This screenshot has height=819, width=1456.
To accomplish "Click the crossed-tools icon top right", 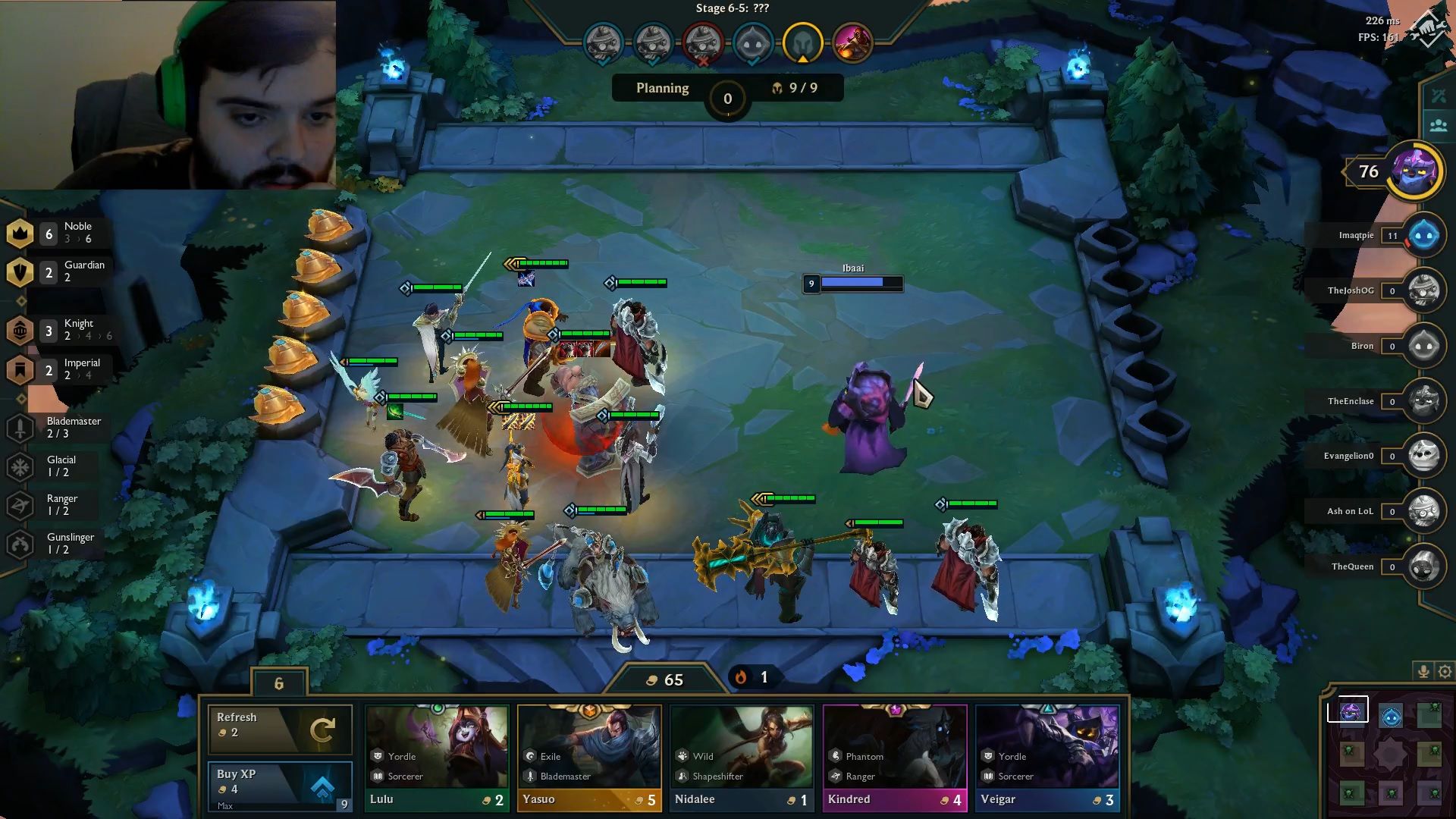I will click(1439, 95).
